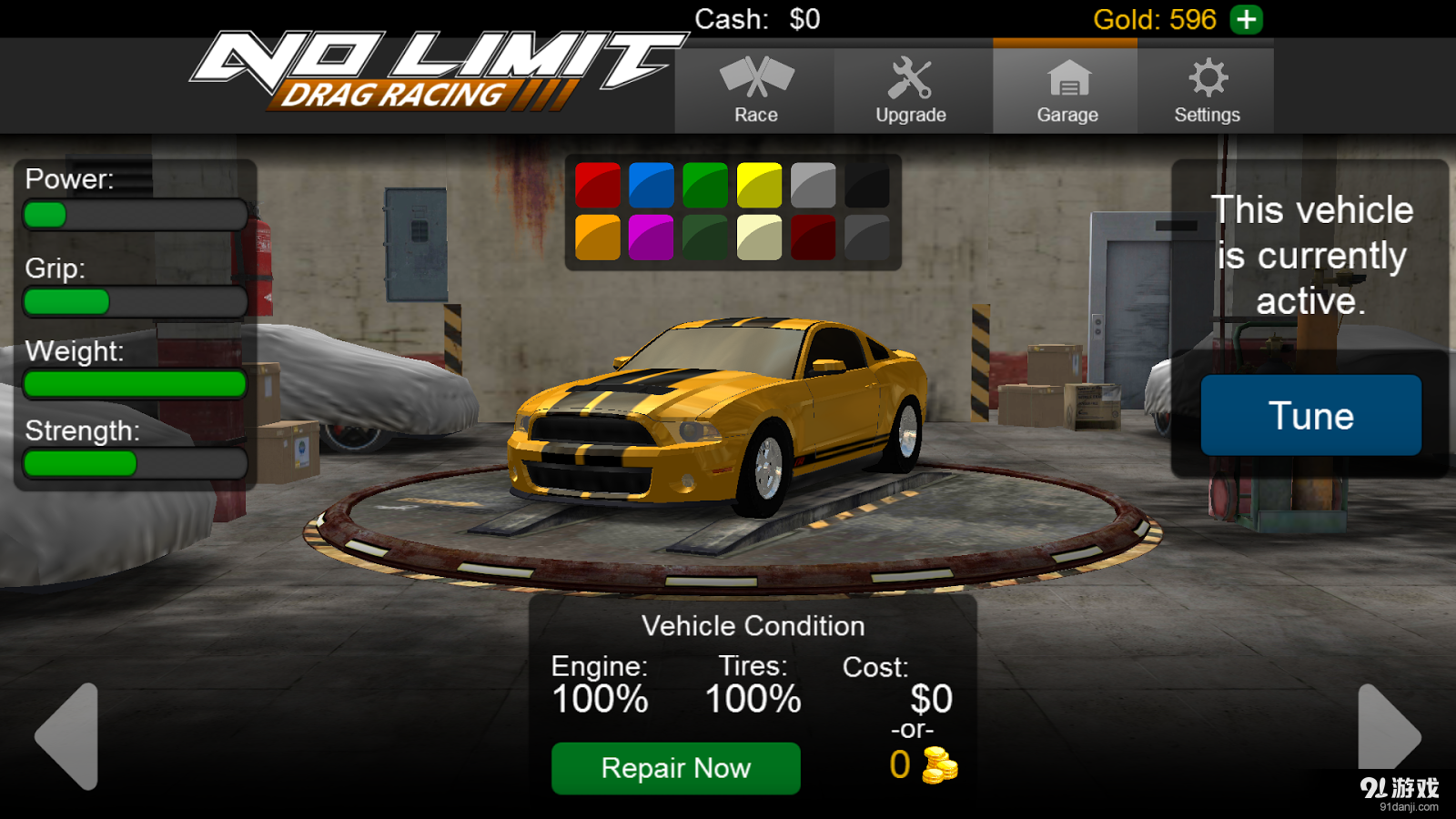Select the Garage tab
The height and width of the screenshot is (819, 1456).
(1067, 91)
